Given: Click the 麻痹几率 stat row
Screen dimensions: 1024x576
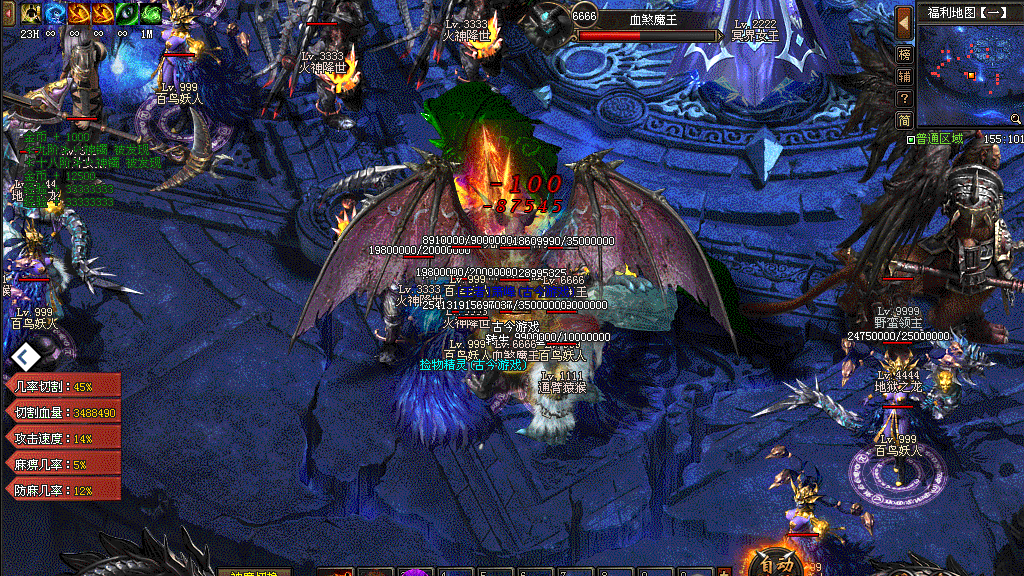Looking at the screenshot, I should click(64, 464).
